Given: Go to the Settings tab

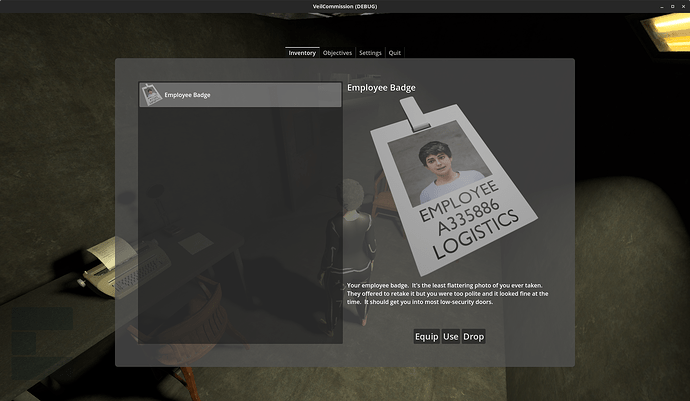Looking at the screenshot, I should pos(370,53).
